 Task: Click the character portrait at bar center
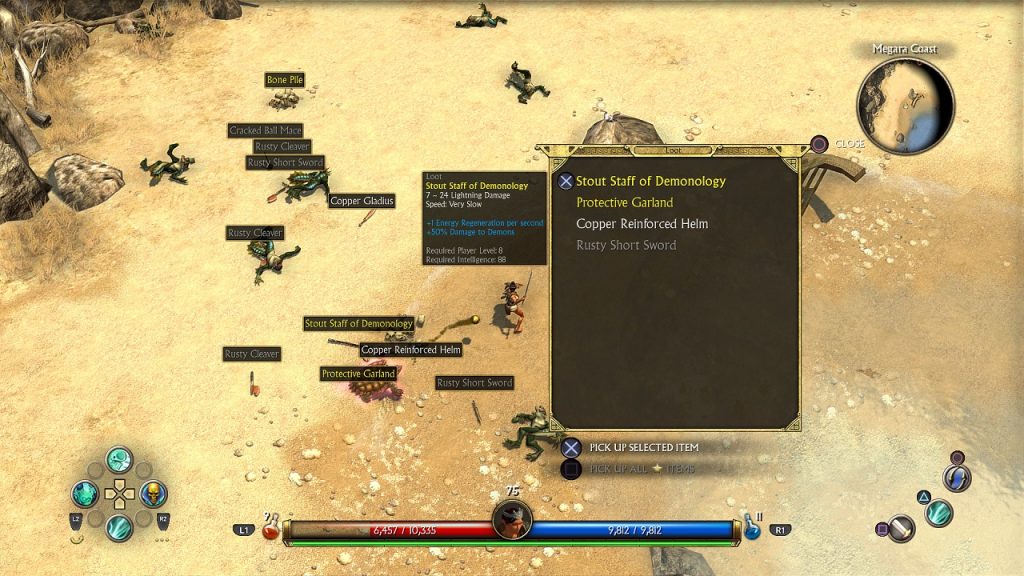(x=511, y=520)
